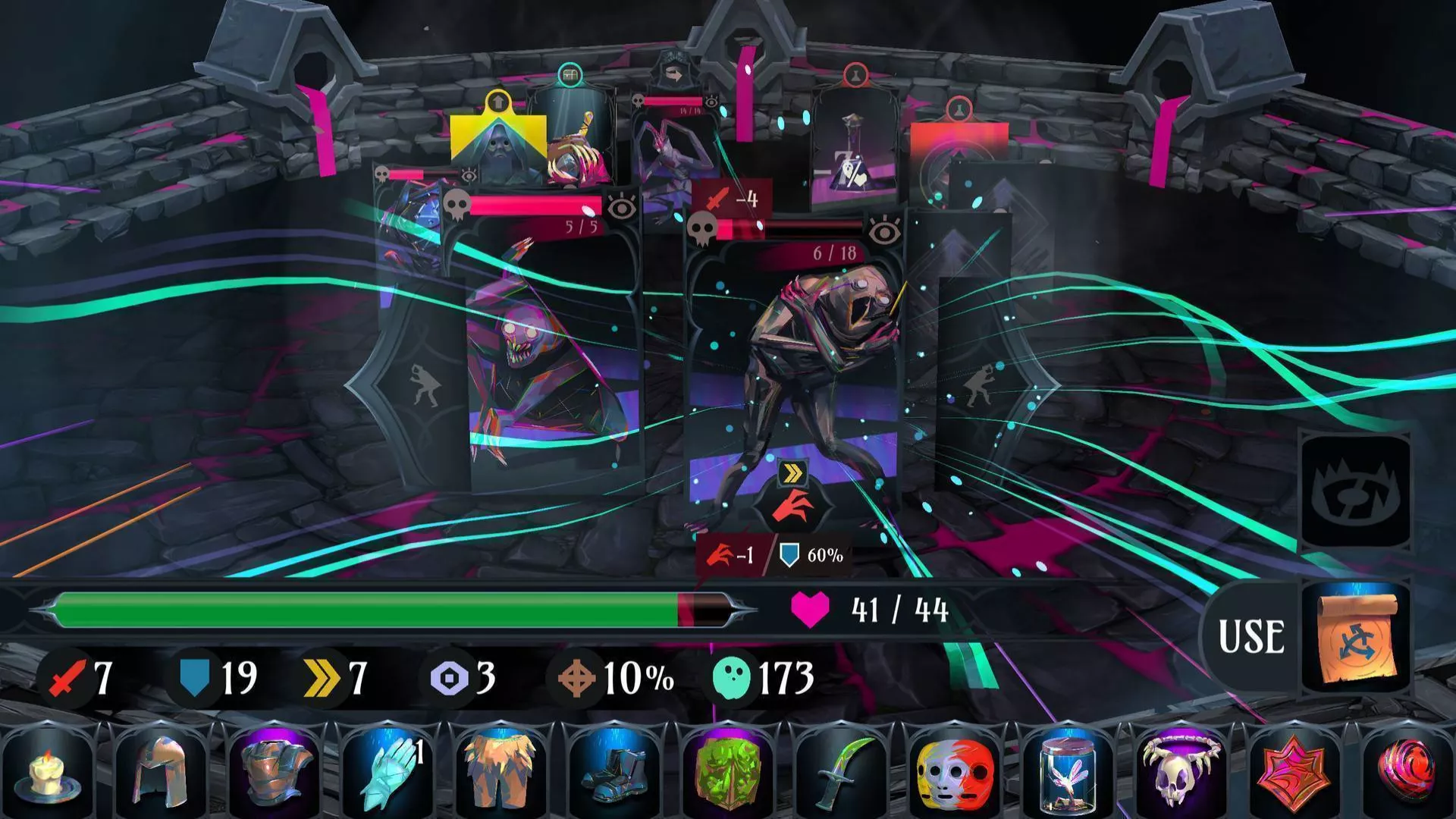Sneak past using the right stealth arrow

[x=977, y=384]
